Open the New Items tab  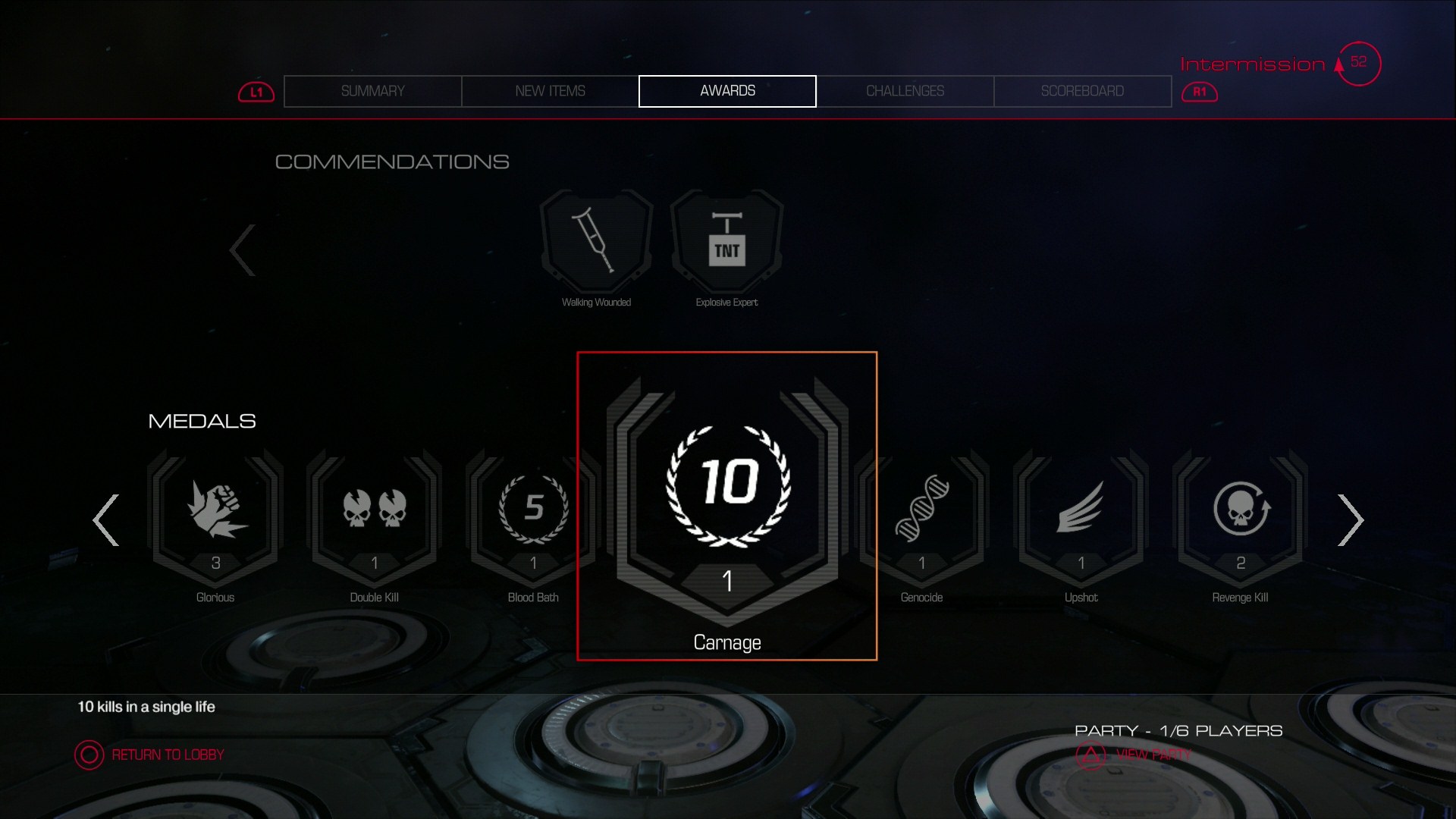(550, 91)
